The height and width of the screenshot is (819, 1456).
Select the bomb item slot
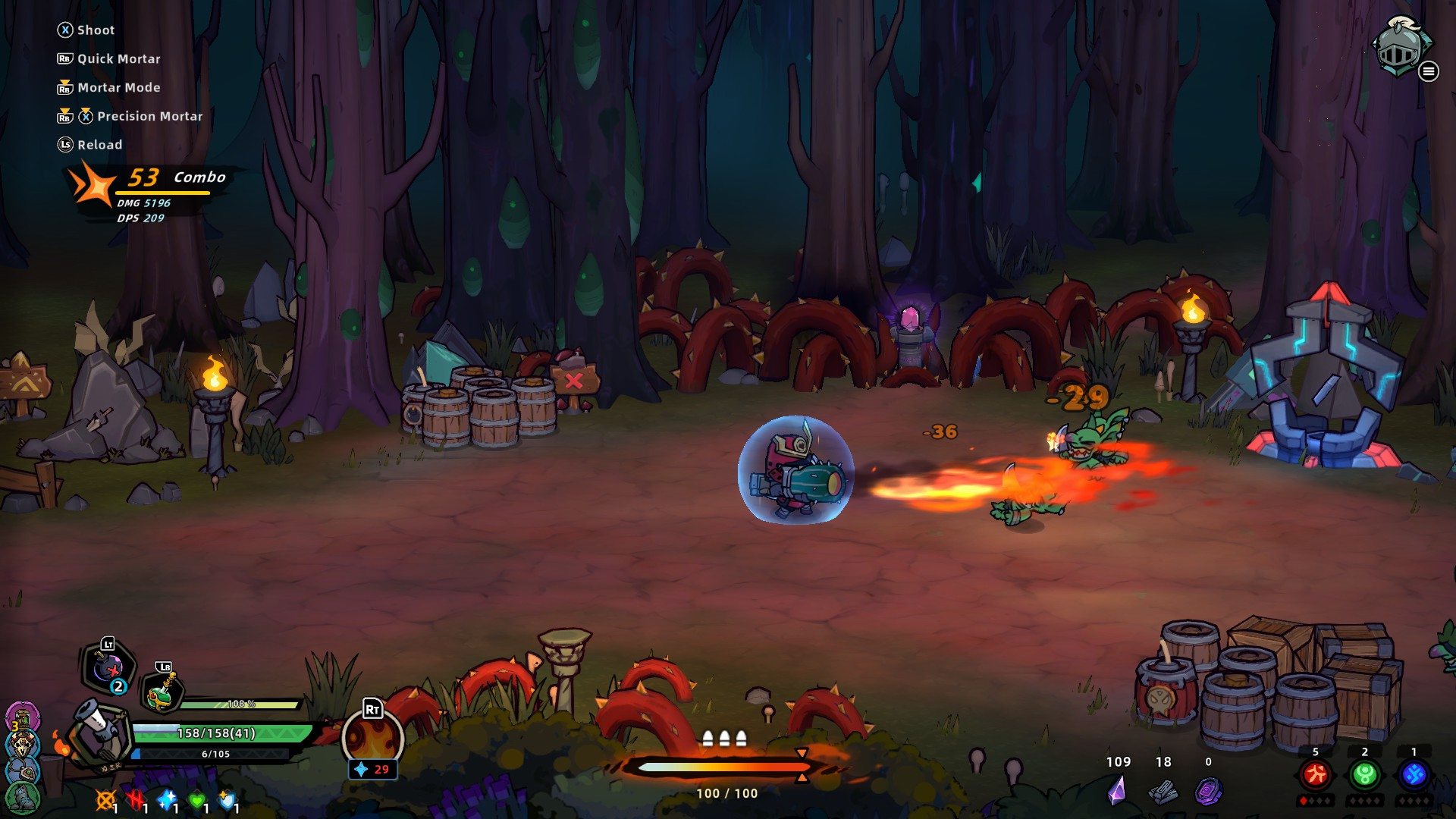pyautogui.click(x=110, y=668)
